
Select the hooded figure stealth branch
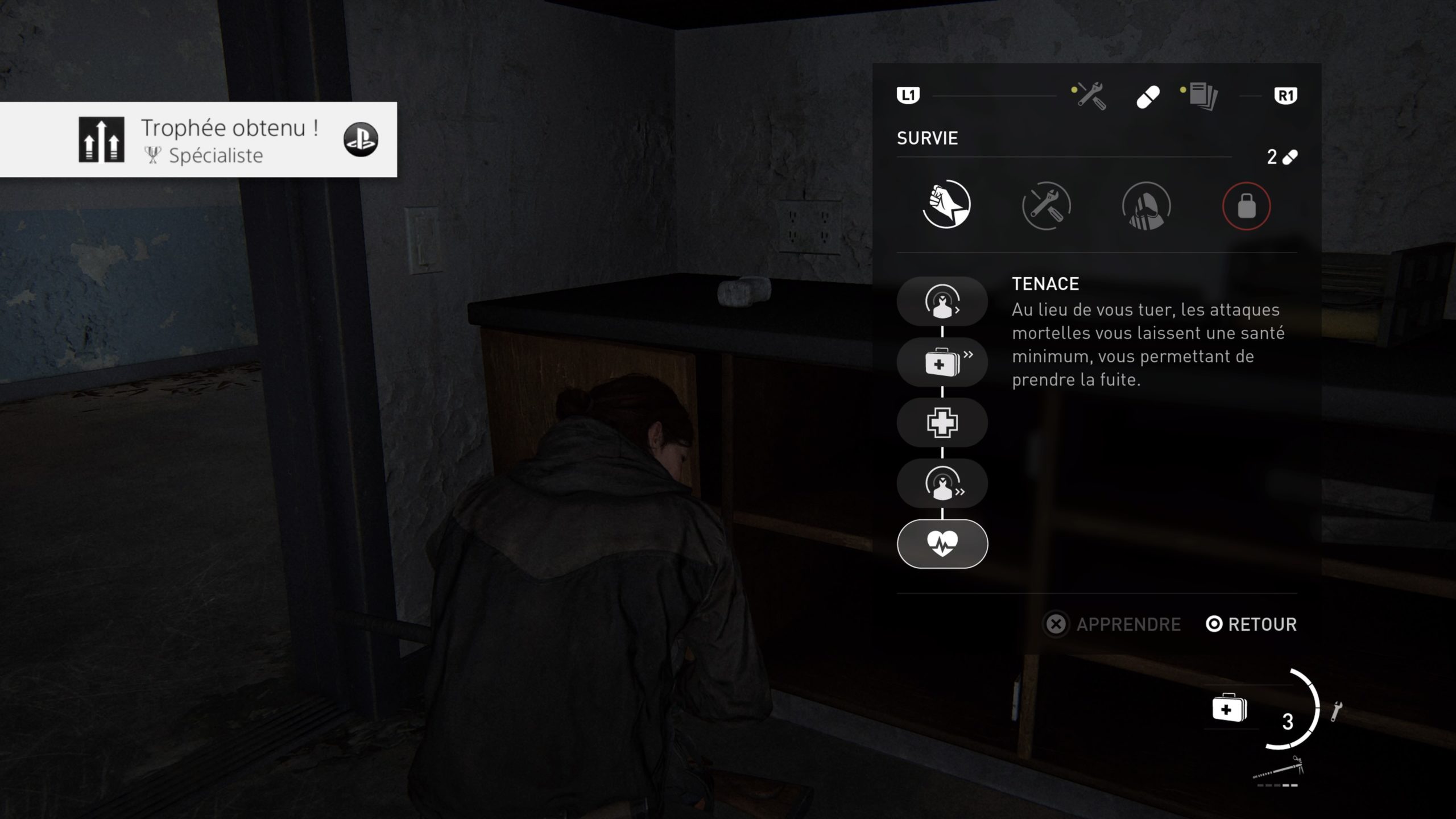pyautogui.click(x=1146, y=205)
